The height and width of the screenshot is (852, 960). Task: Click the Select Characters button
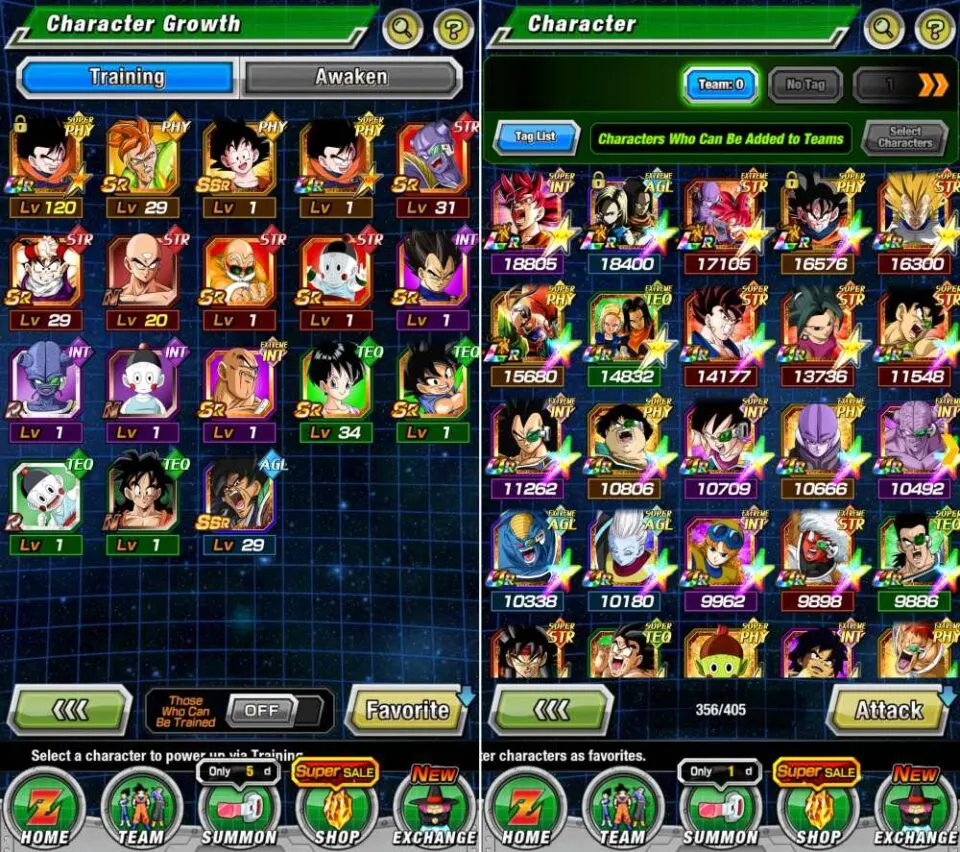(904, 137)
